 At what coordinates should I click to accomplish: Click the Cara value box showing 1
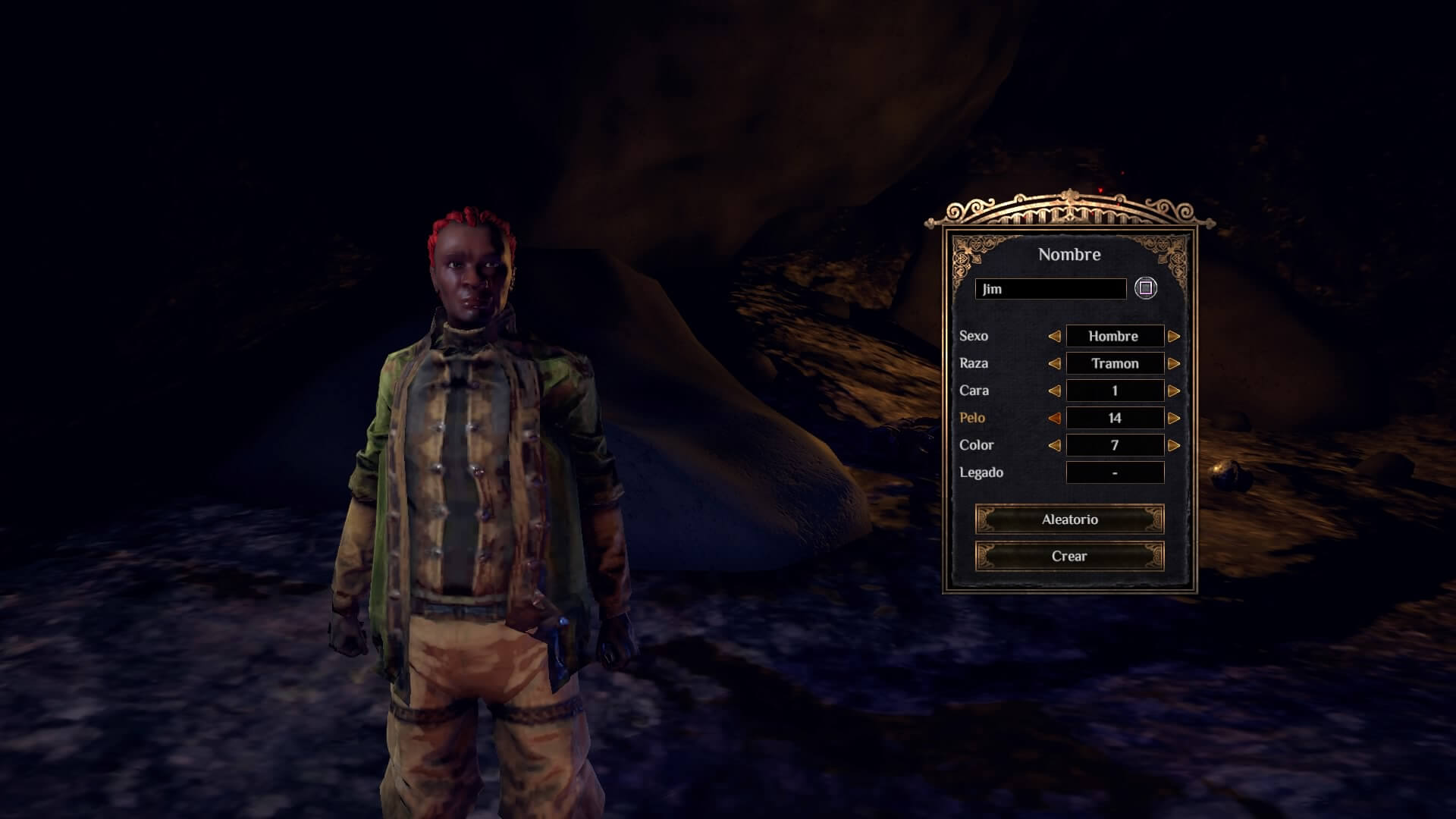pyautogui.click(x=1114, y=391)
